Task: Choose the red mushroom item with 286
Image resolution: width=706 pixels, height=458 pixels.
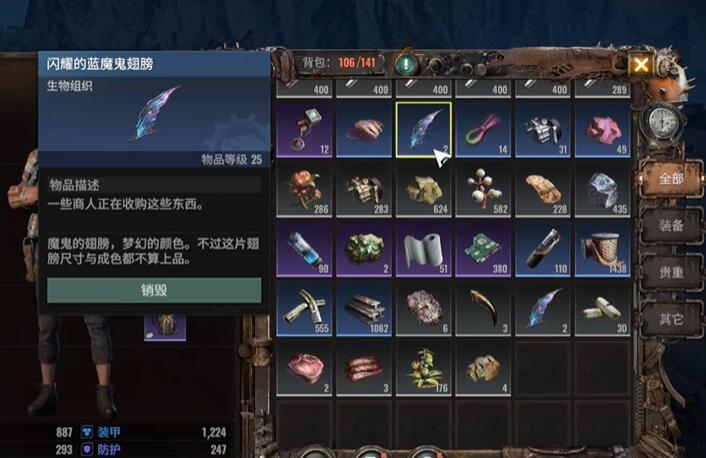Action: (x=305, y=189)
